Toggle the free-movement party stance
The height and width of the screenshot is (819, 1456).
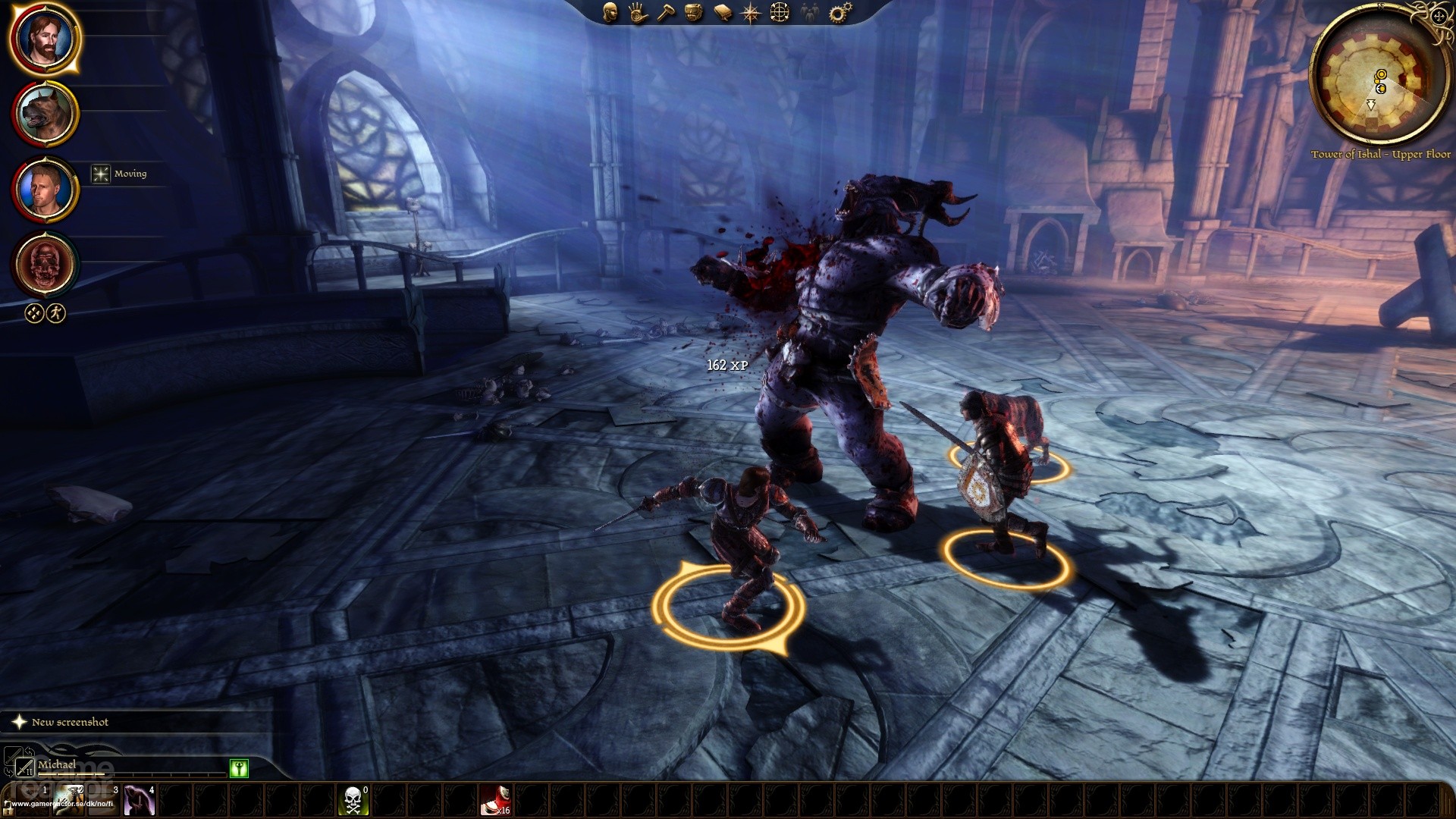tap(56, 312)
